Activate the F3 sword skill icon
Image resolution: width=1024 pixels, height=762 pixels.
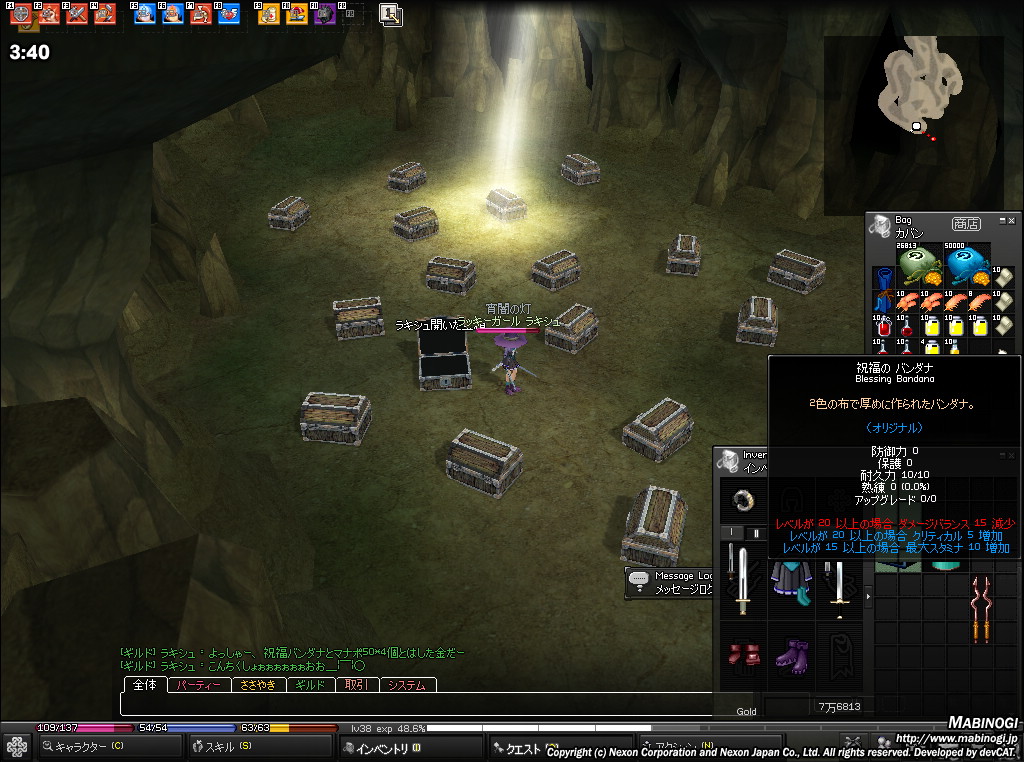77,14
